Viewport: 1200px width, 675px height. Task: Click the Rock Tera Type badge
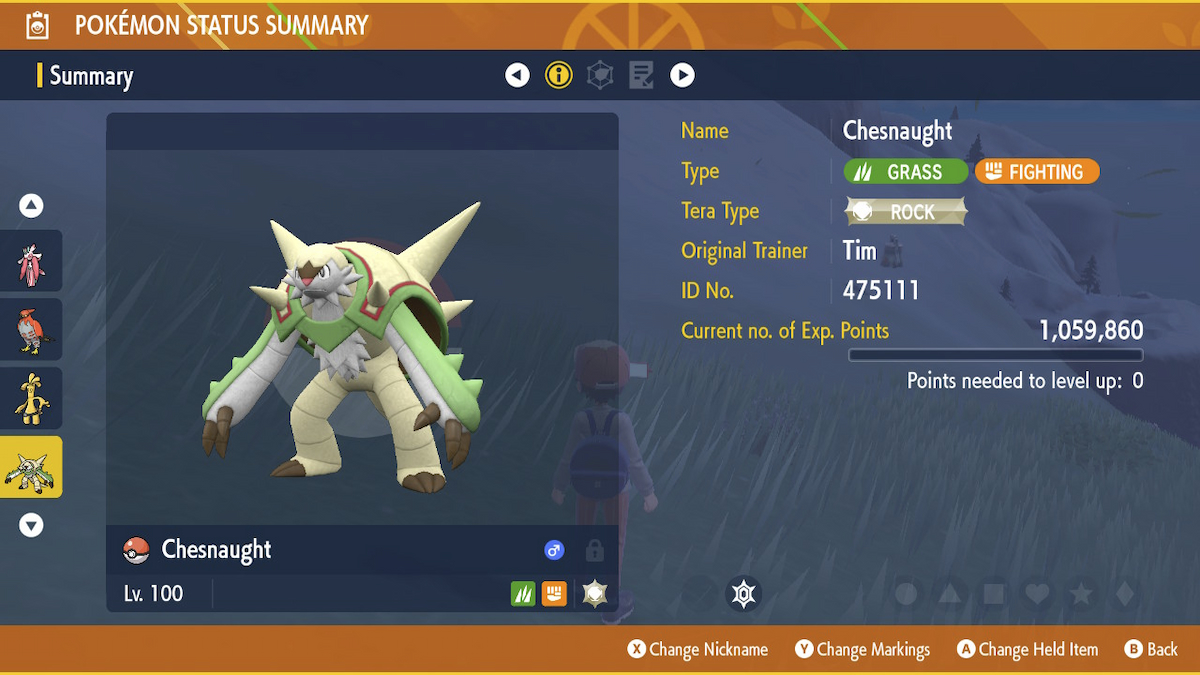906,212
